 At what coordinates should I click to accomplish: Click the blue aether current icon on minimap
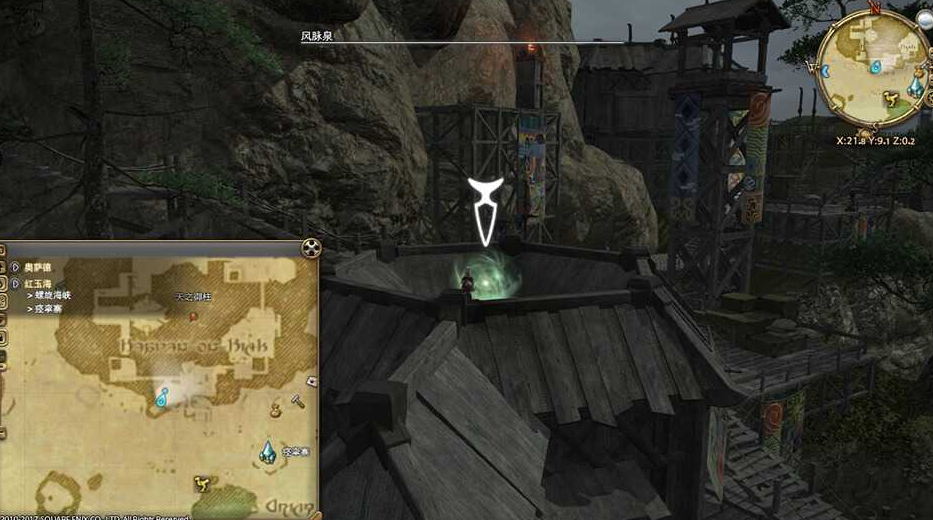point(876,67)
